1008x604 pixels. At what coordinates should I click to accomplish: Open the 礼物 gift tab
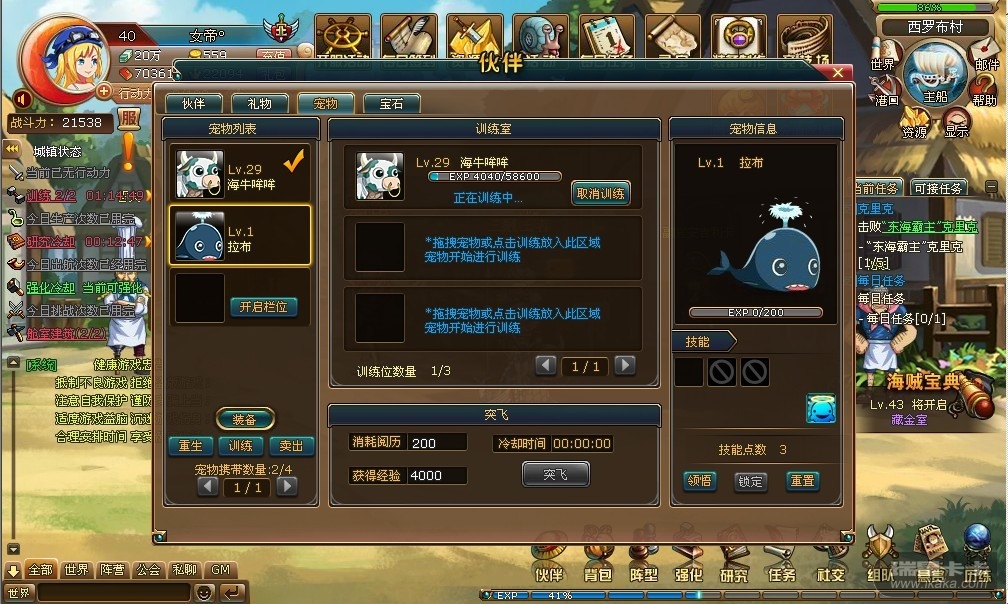pos(259,103)
